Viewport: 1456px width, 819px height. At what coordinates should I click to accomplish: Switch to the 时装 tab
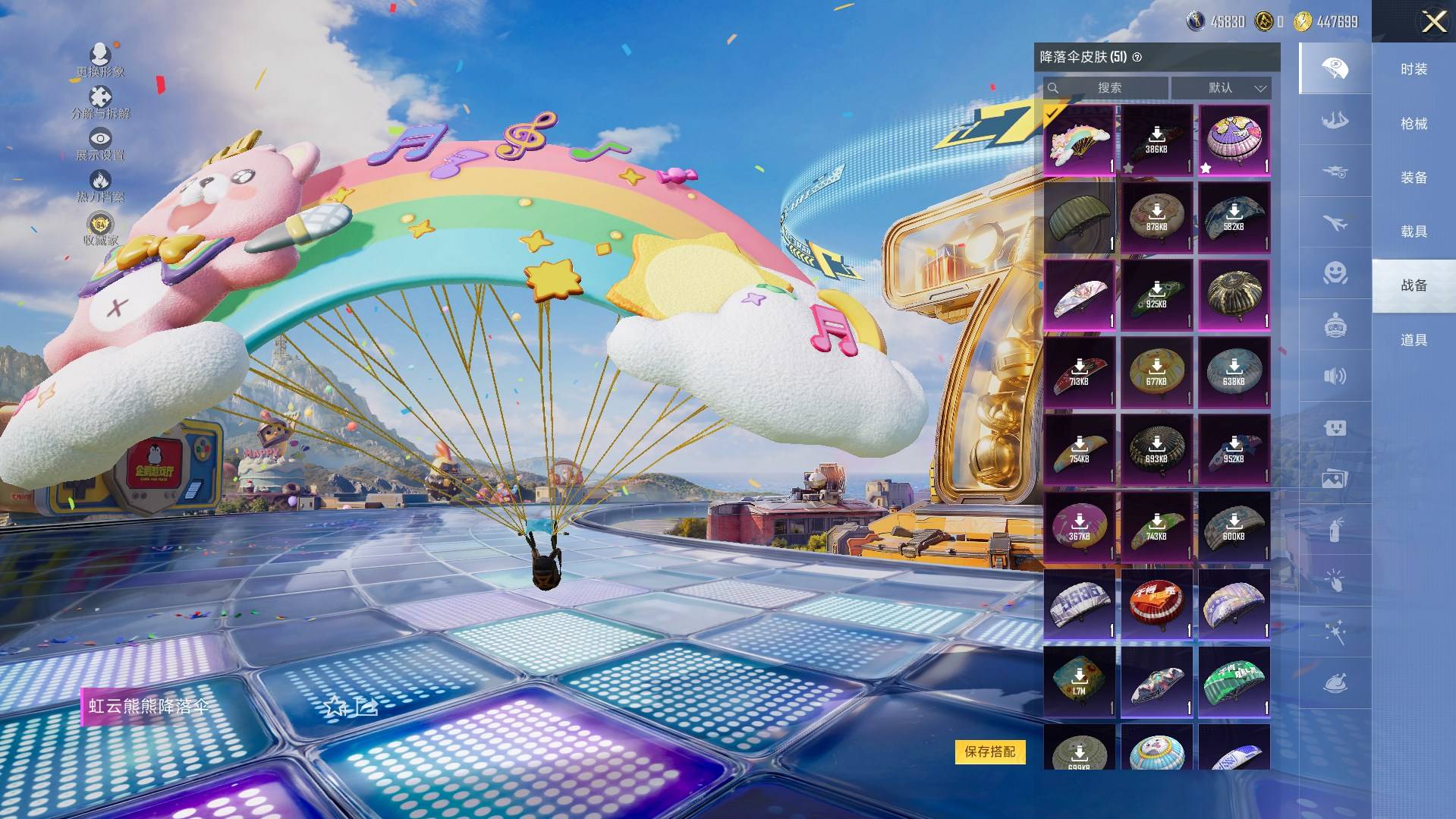[1414, 69]
